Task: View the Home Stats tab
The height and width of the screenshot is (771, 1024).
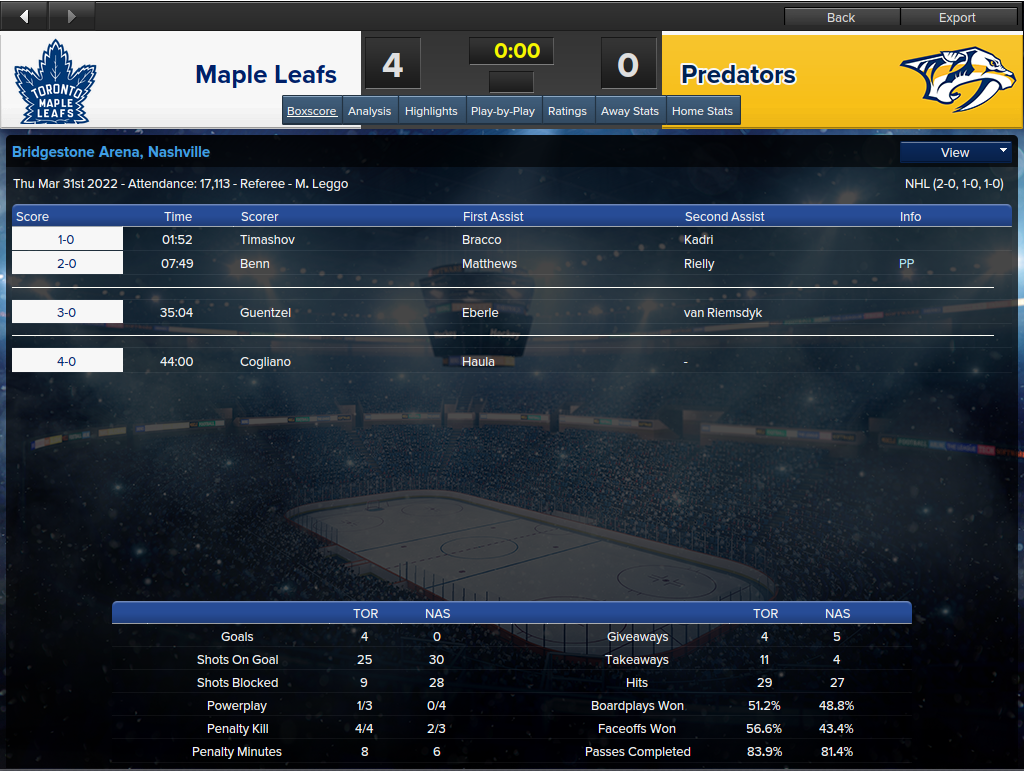Action: pyautogui.click(x=702, y=111)
